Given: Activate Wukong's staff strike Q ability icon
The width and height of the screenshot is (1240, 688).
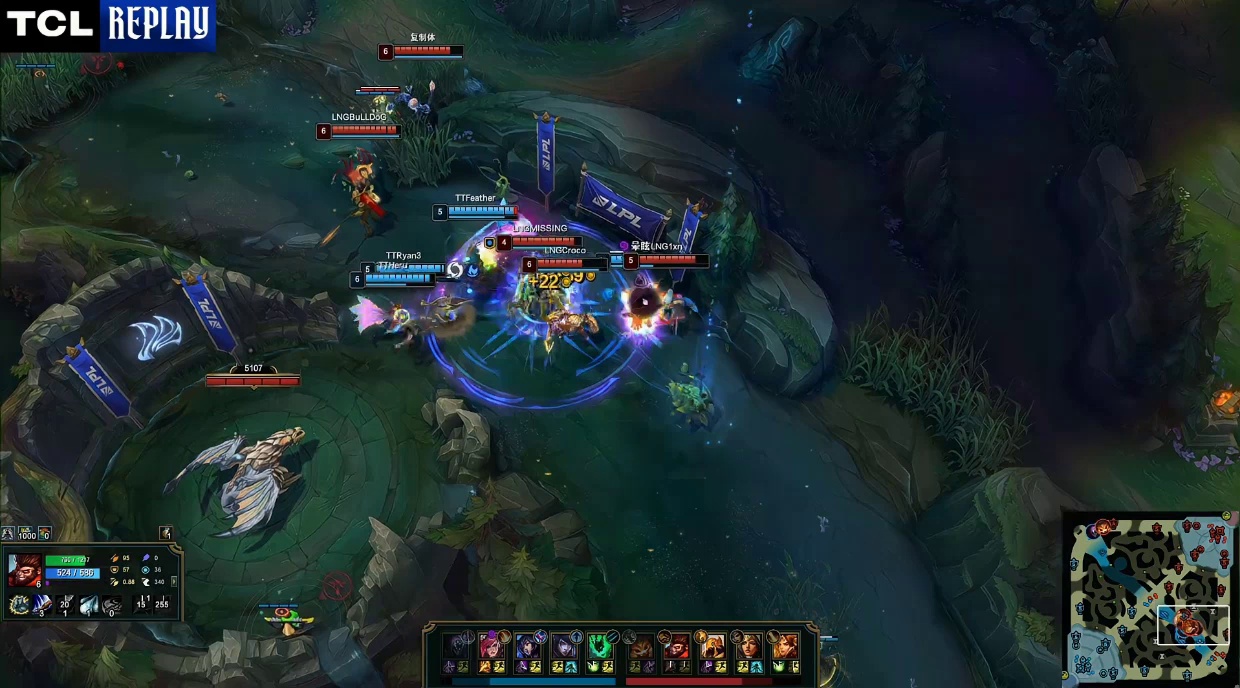Looking at the screenshot, I should coord(43,604).
